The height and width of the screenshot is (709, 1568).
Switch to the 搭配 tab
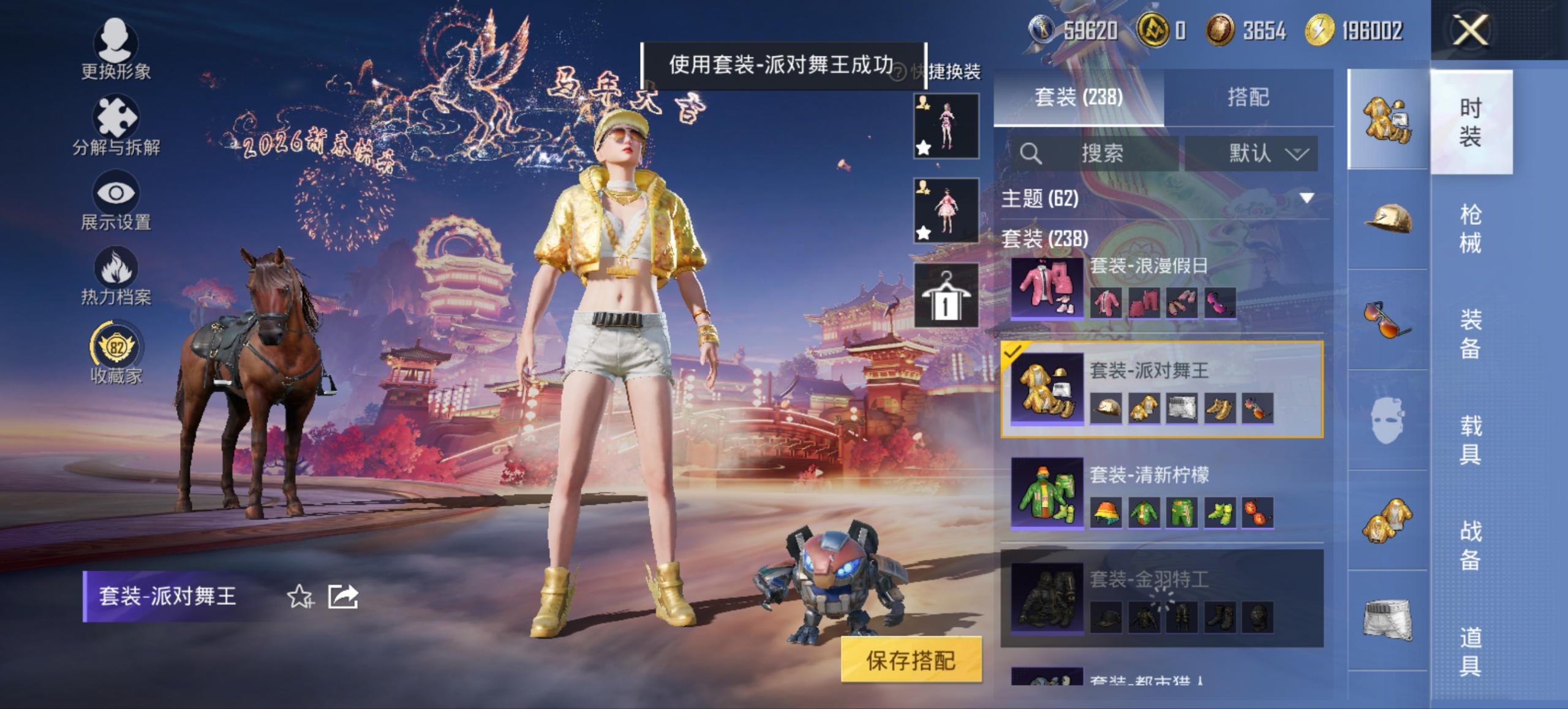[x=1250, y=97]
